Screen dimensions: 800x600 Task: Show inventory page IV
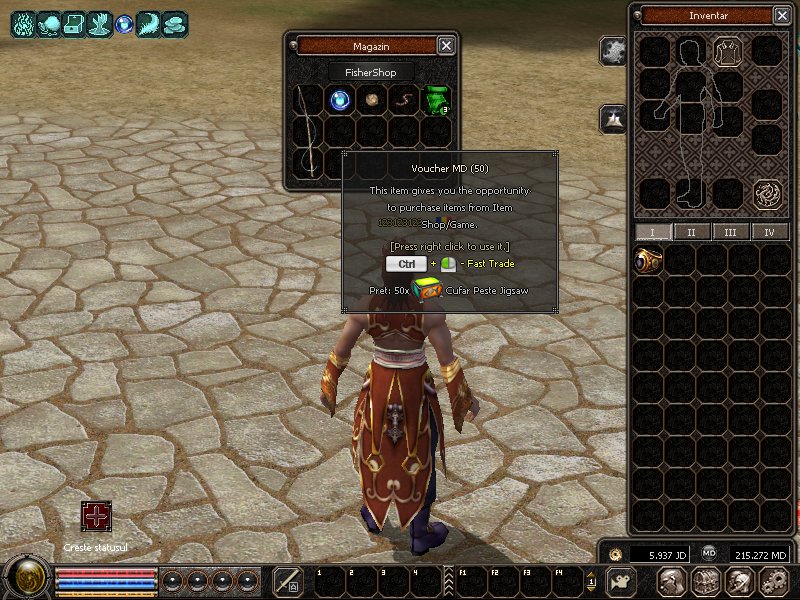[x=769, y=232]
